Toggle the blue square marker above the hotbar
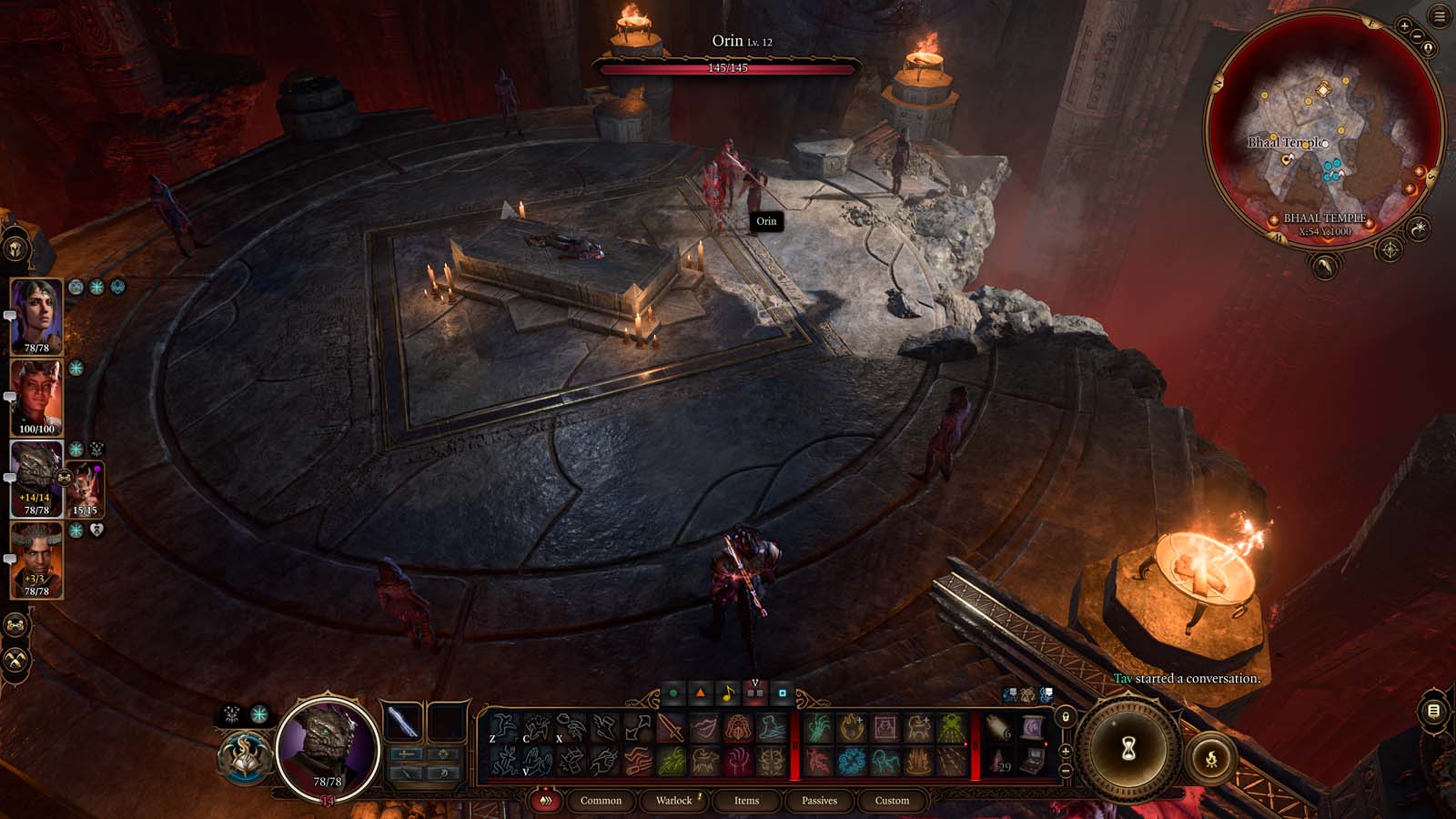1456x819 pixels. (782, 693)
